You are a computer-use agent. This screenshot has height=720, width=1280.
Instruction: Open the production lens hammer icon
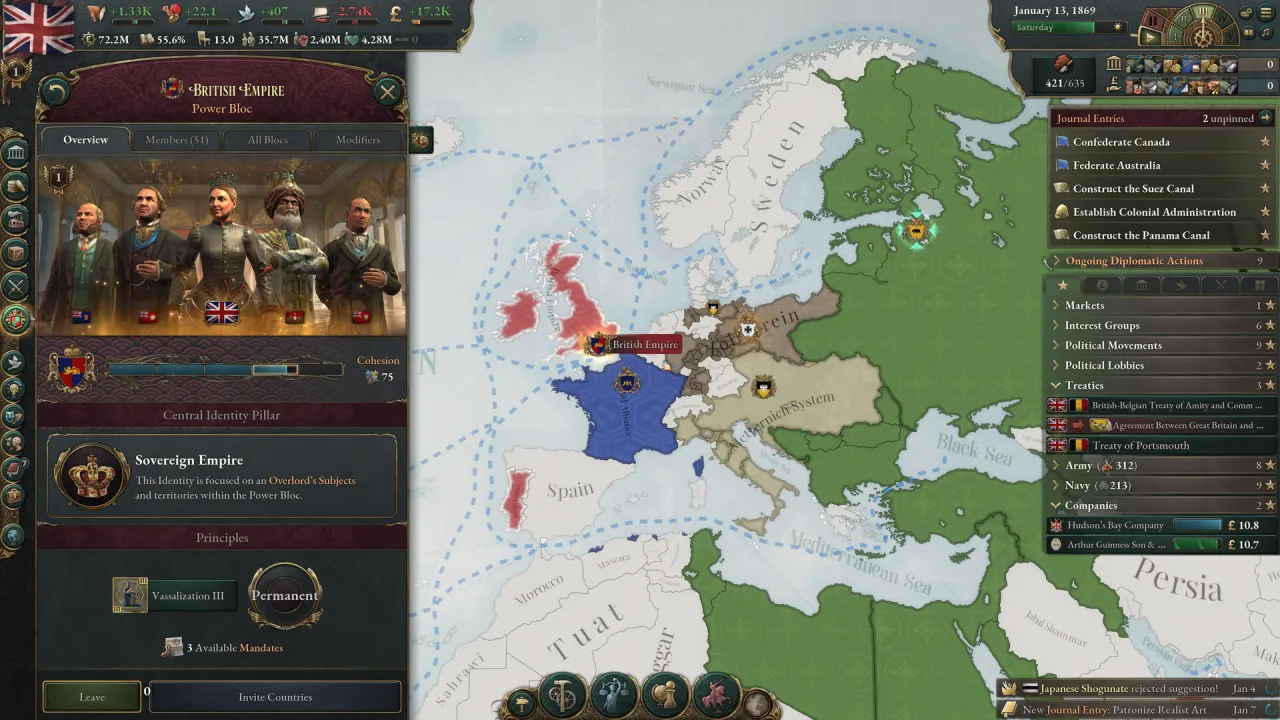[x=562, y=690]
